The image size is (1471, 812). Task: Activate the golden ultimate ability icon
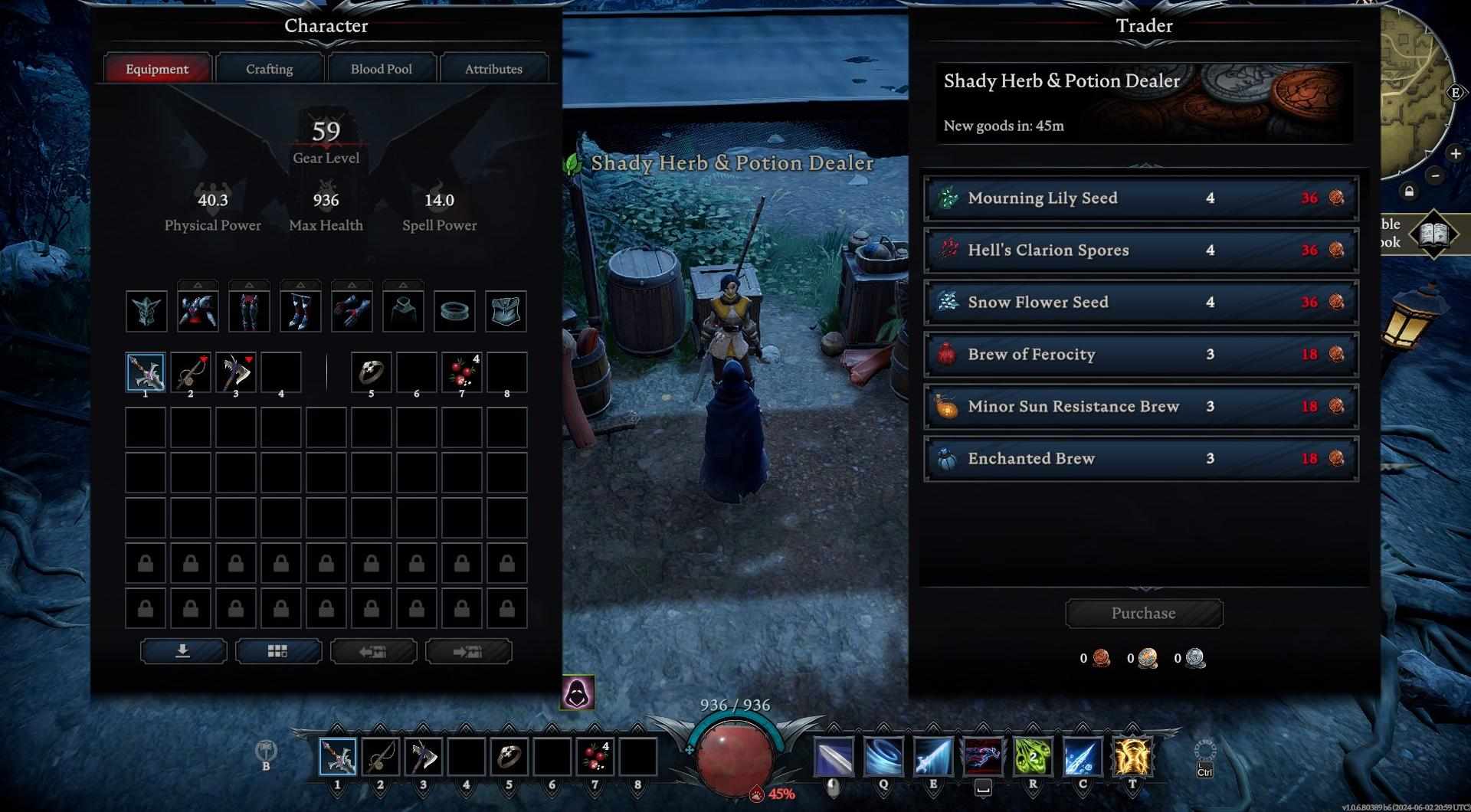click(x=1132, y=757)
